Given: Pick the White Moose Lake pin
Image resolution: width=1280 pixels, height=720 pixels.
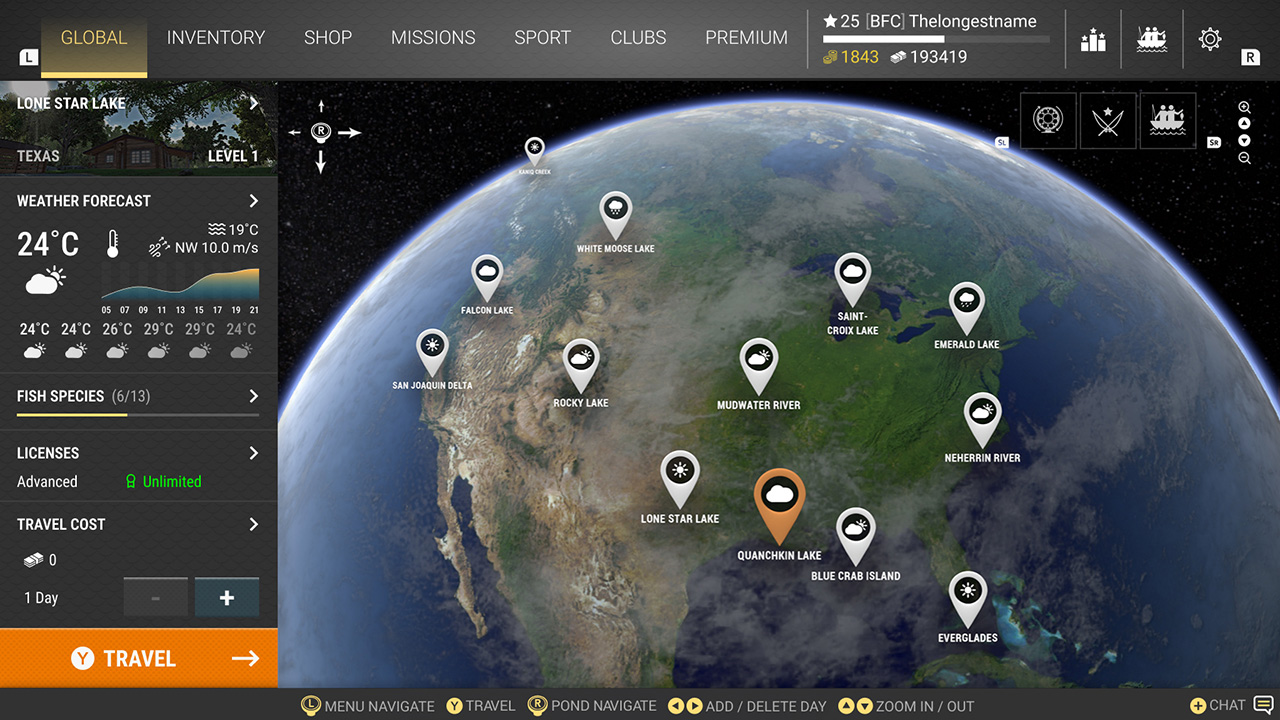Looking at the screenshot, I should (x=615, y=211).
